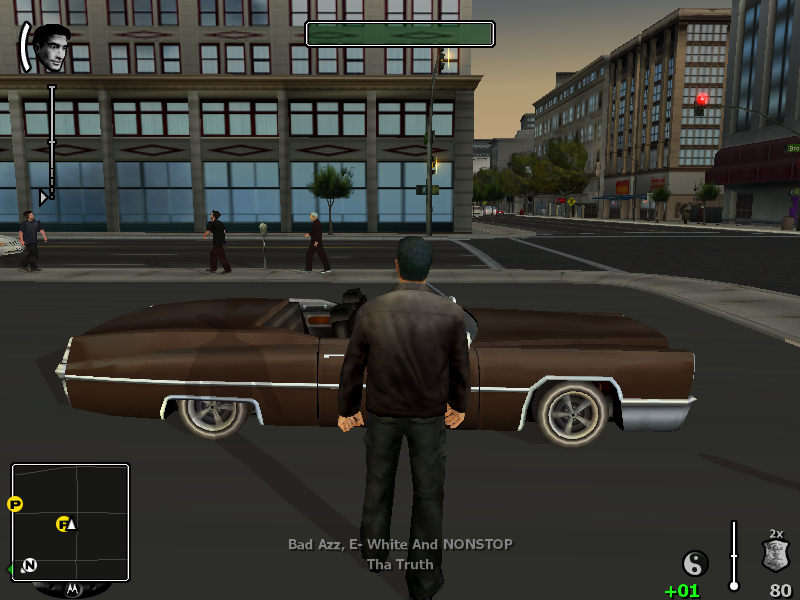The image size is (800, 600).
Task: Click the police badge icon
Action: point(776,555)
